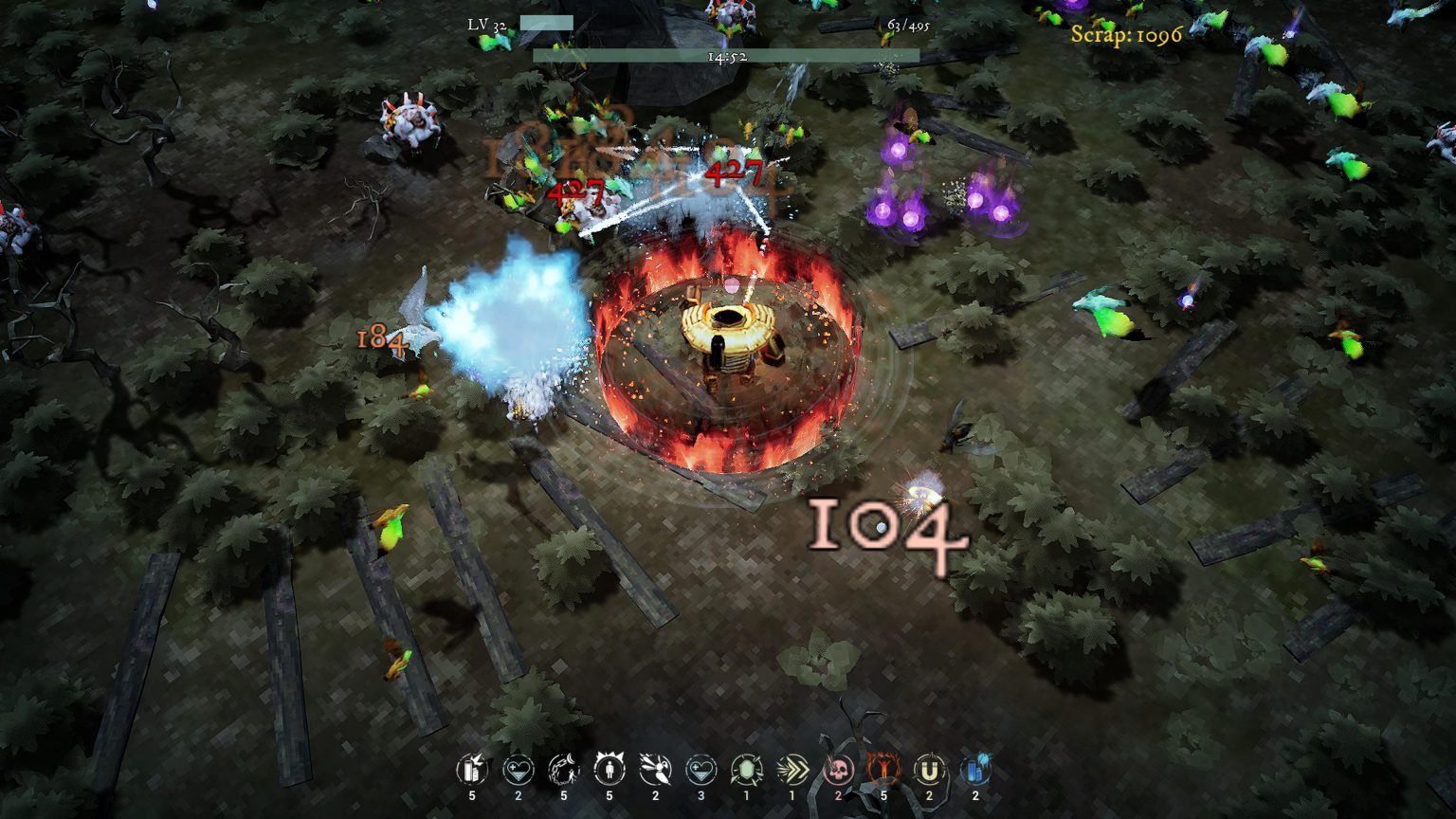Select the syringe consumable with 5 charges
1456x819 pixels.
pos(471,771)
